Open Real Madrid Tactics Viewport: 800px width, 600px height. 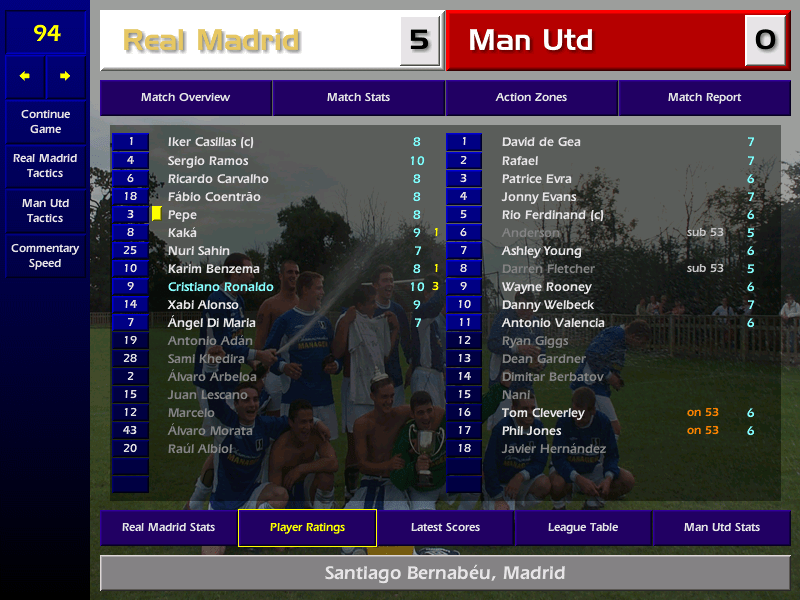click(45, 166)
